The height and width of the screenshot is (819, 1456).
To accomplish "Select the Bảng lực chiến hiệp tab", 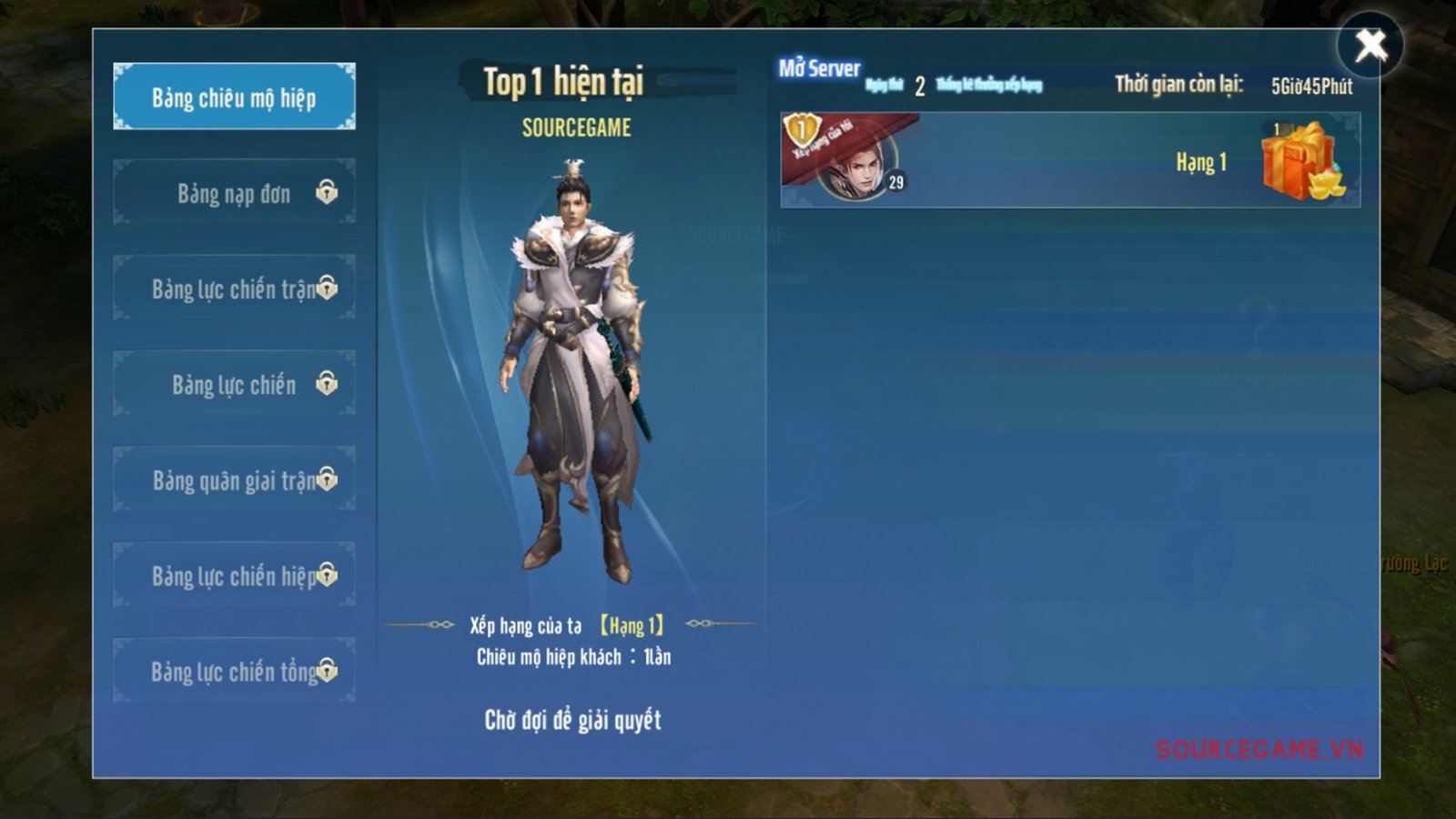I will point(234,575).
